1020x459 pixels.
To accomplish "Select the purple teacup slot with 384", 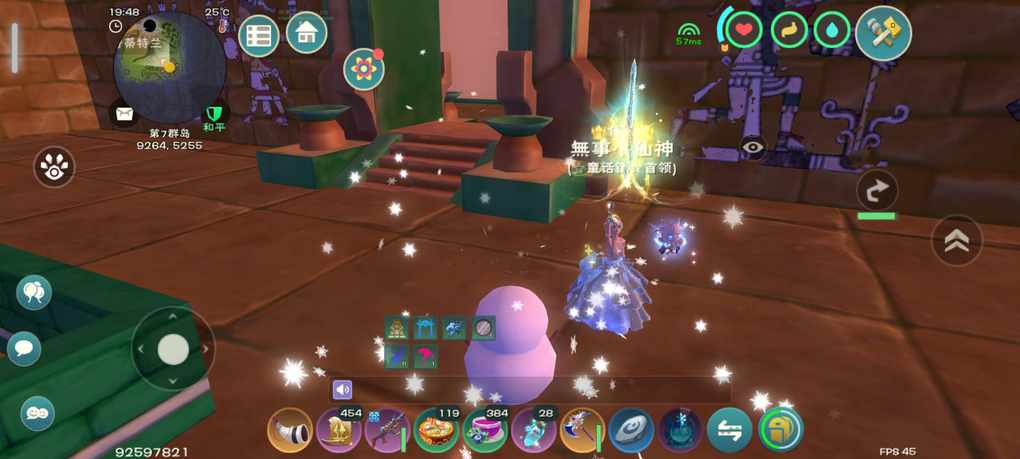I will coord(485,431).
